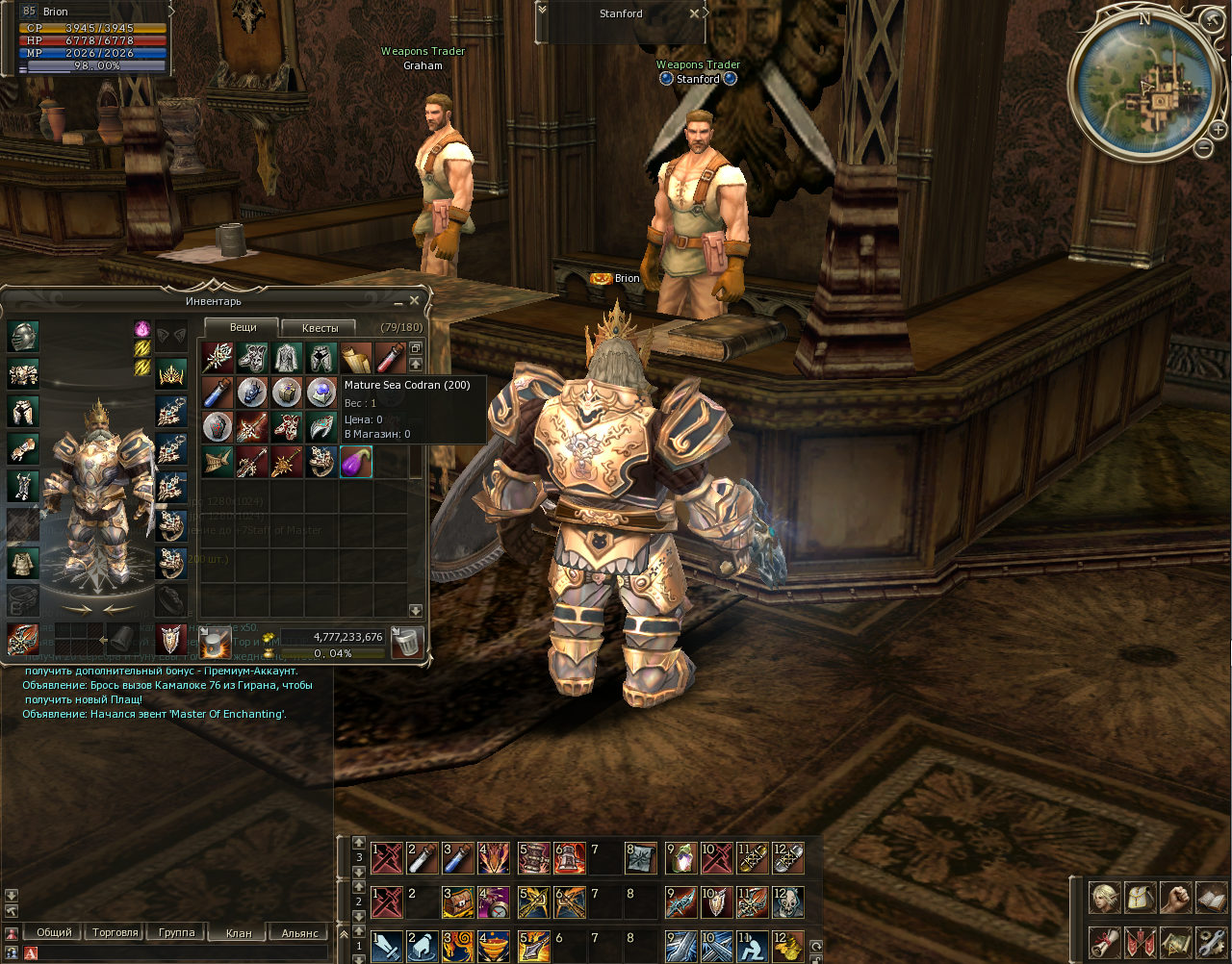Use the blue mana potion hotbar slot
Screen dimensions: 1232x964
457,856
